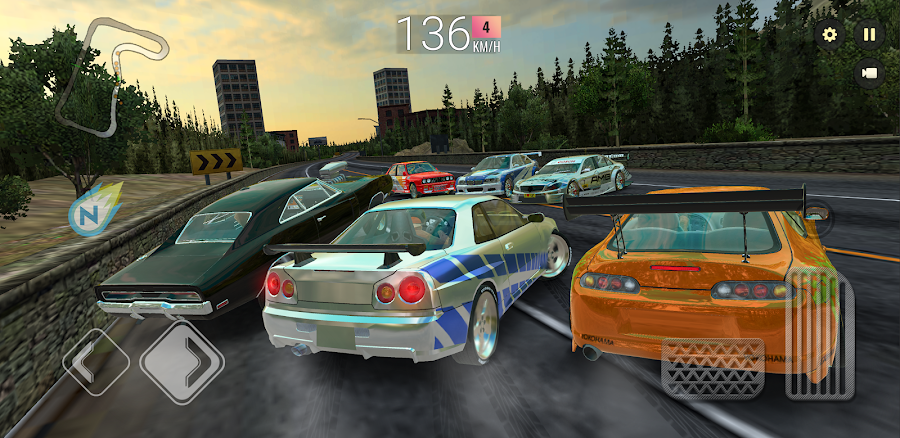Steer right with the right arrow button

[181, 361]
